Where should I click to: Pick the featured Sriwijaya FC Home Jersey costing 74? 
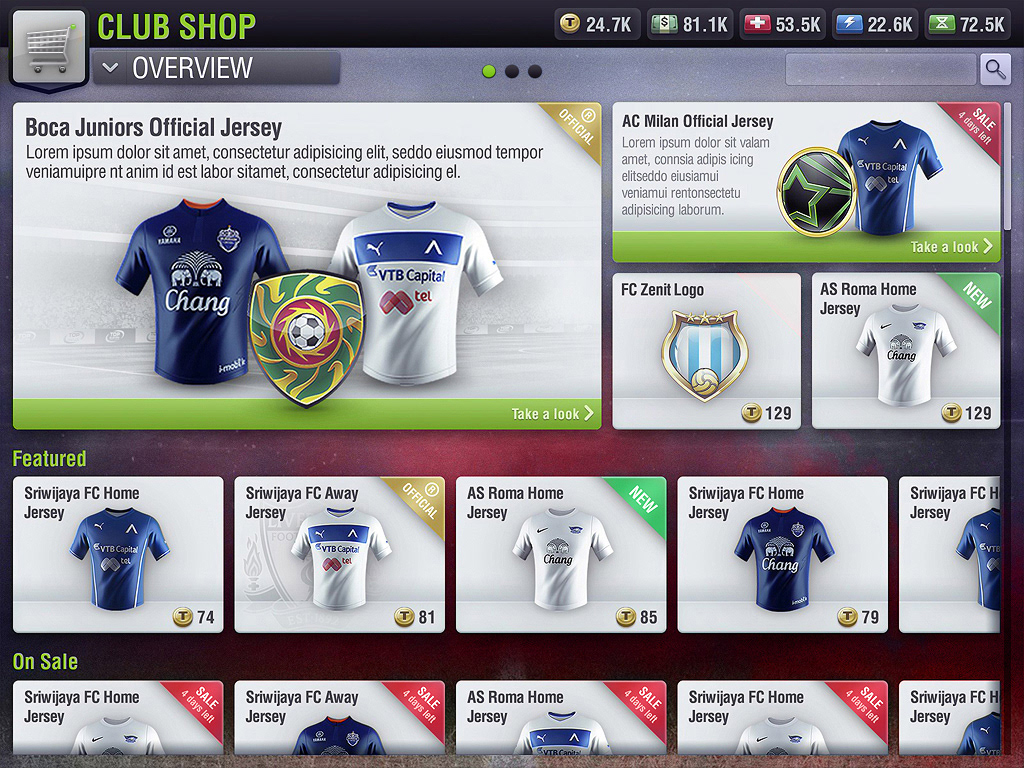[118, 554]
